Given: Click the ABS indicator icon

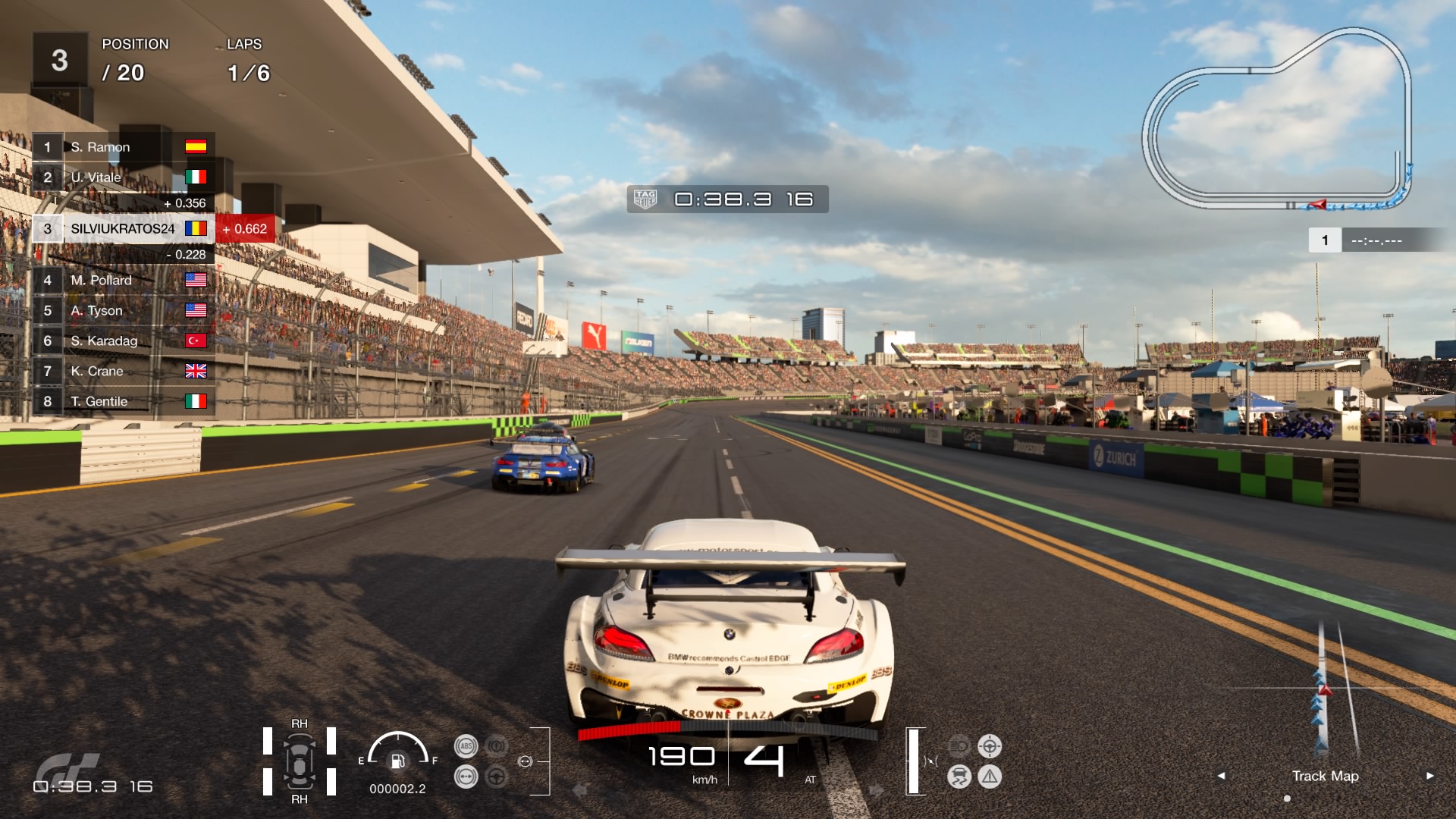Looking at the screenshot, I should [467, 745].
